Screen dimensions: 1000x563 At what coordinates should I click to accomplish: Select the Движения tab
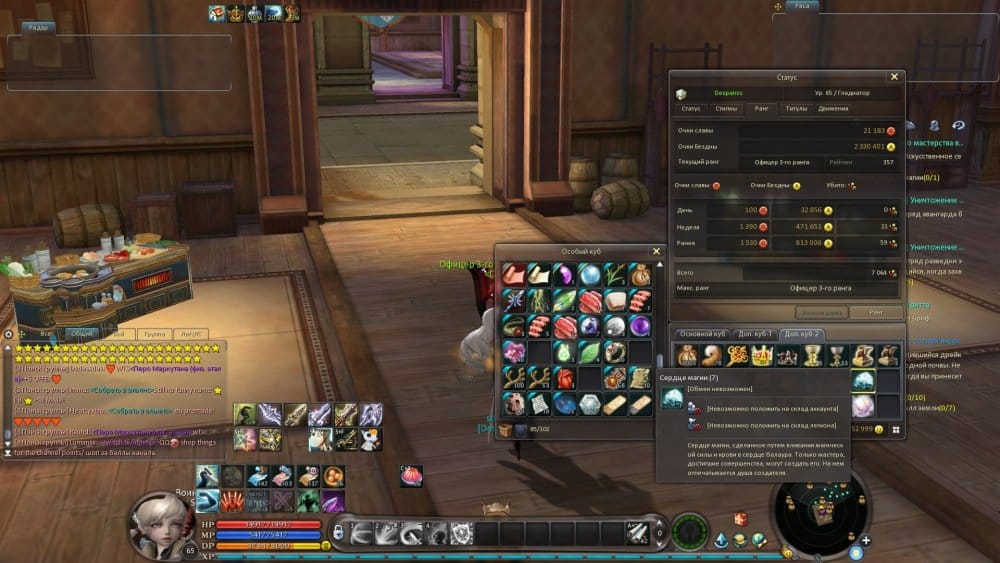tap(833, 108)
